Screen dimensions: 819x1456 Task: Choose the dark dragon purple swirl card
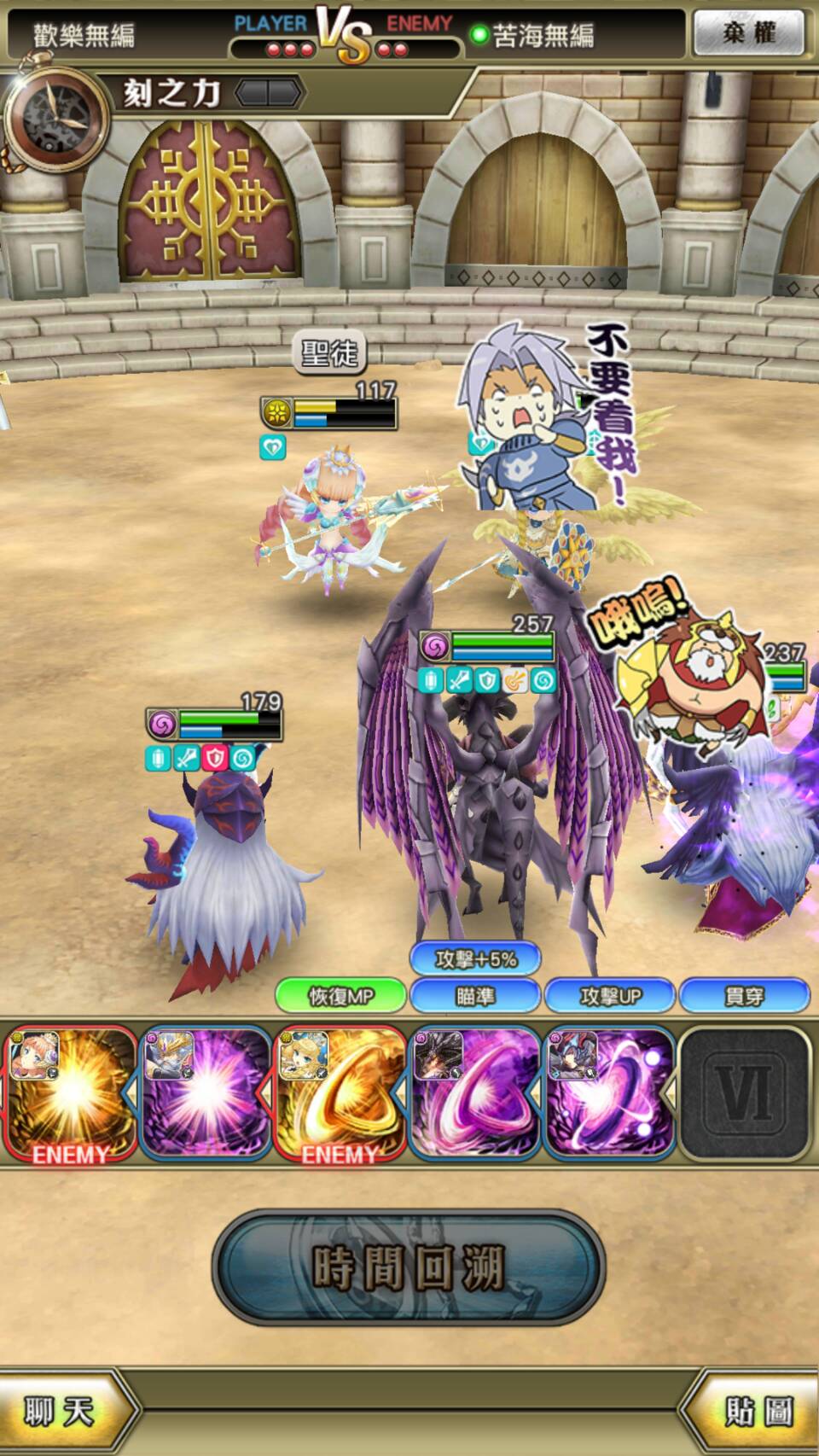pyautogui.click(x=474, y=1095)
